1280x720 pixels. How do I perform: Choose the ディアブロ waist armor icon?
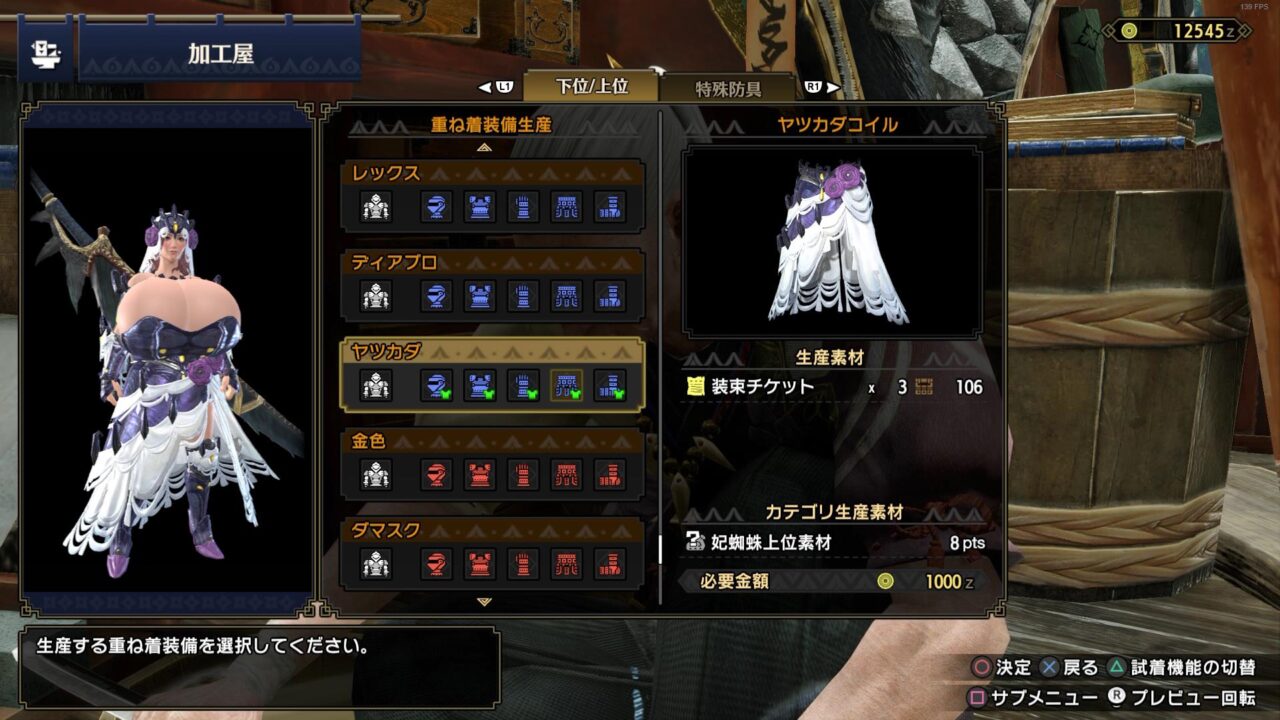pos(567,296)
